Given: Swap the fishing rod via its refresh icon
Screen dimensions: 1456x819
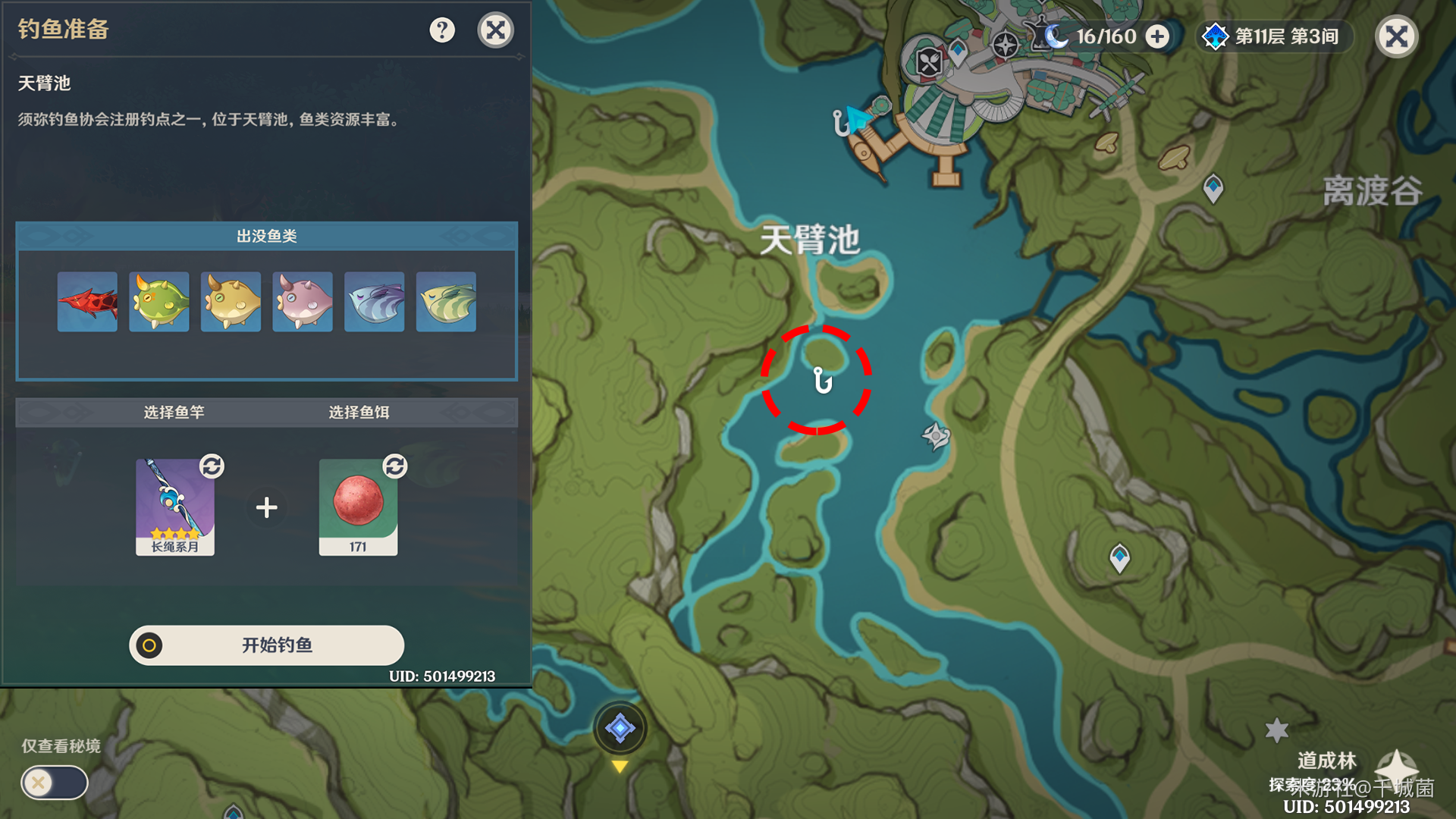Looking at the screenshot, I should [x=212, y=466].
